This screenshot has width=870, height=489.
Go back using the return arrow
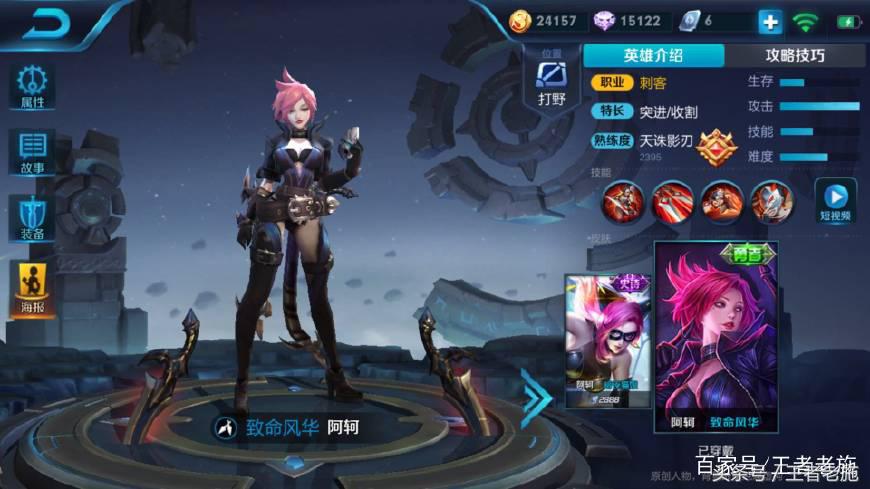47,24
